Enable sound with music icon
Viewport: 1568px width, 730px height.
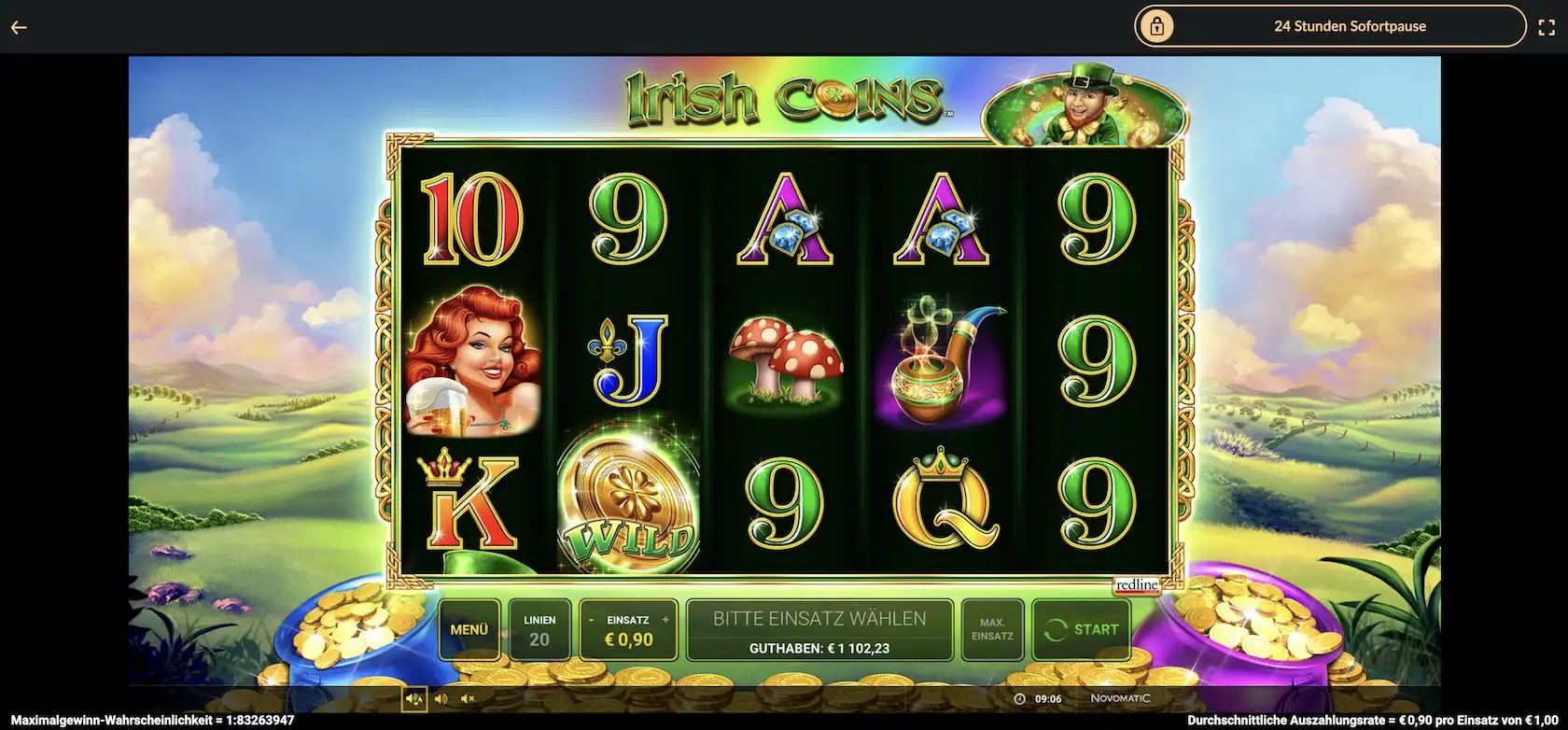pos(413,698)
